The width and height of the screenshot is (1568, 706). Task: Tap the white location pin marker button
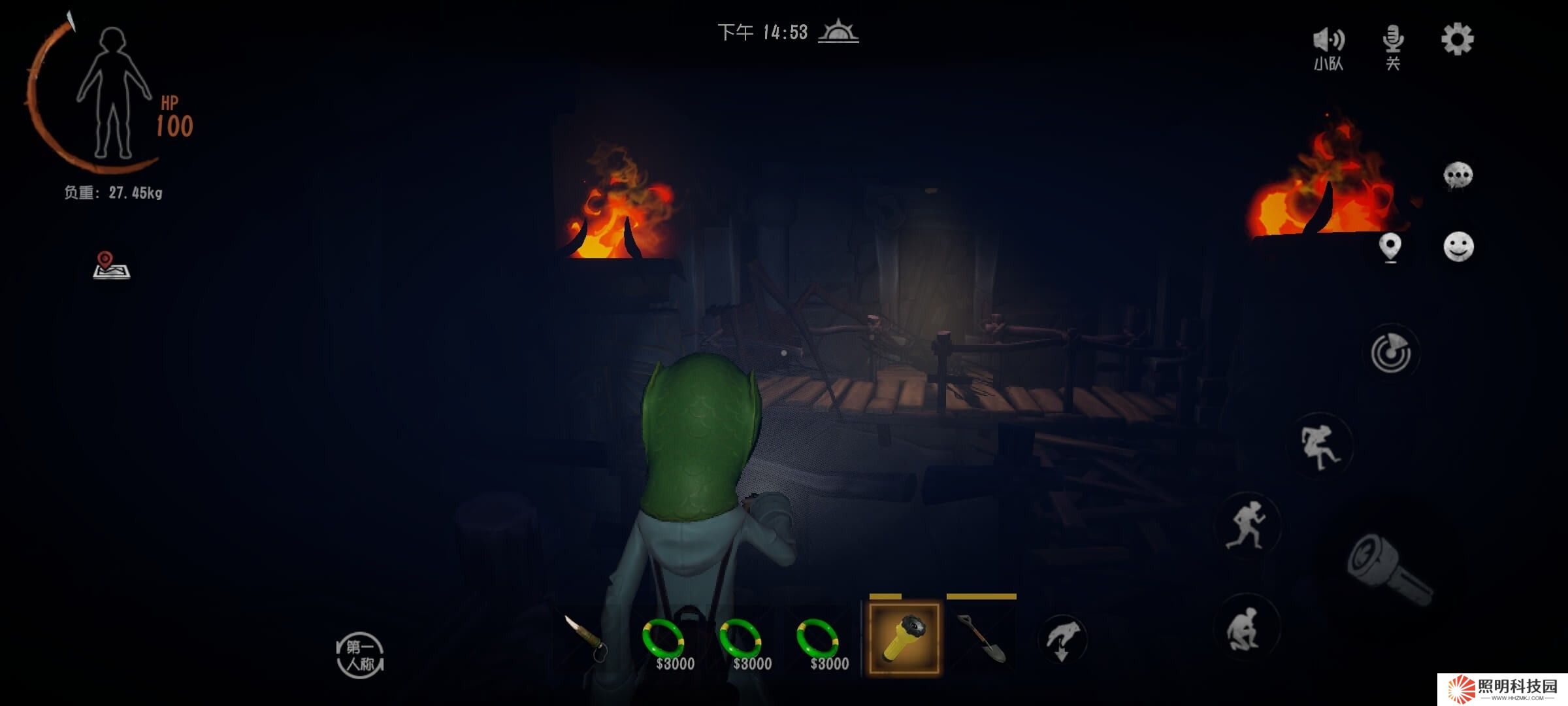pyautogui.click(x=1390, y=248)
